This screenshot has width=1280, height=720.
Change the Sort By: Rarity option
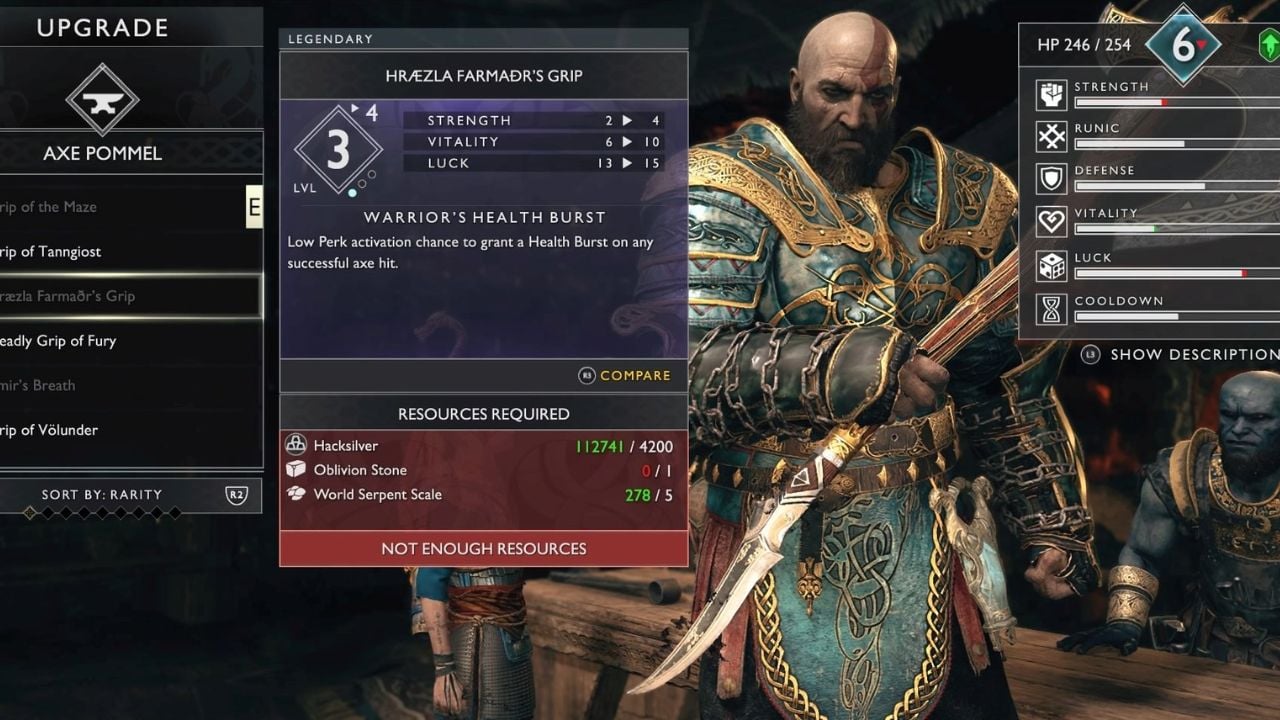click(x=130, y=495)
